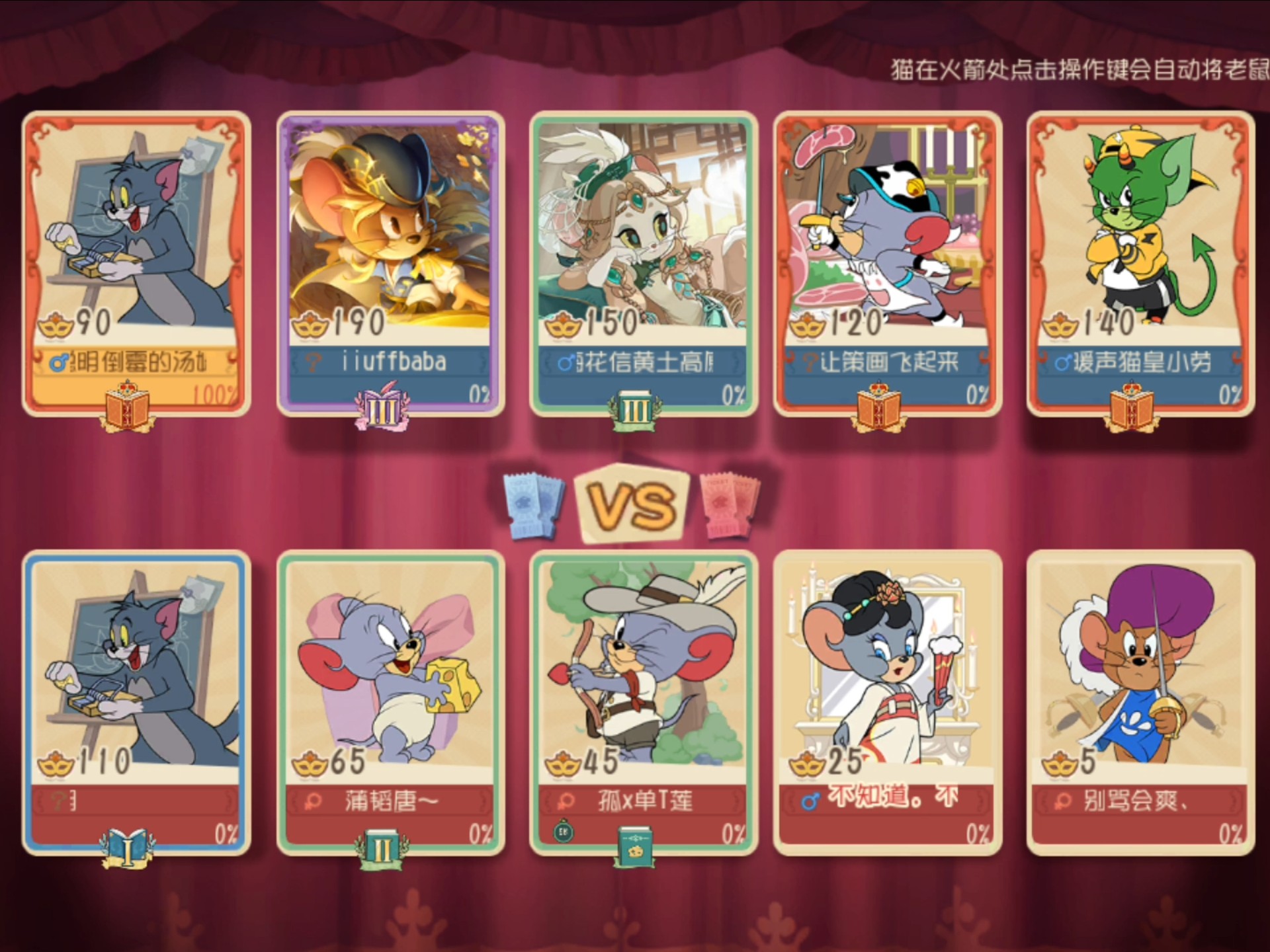The width and height of the screenshot is (1270, 952).
Task: Expand the right chevron on 暖声猫皇小劳 nameplate
Action: (x=1234, y=362)
